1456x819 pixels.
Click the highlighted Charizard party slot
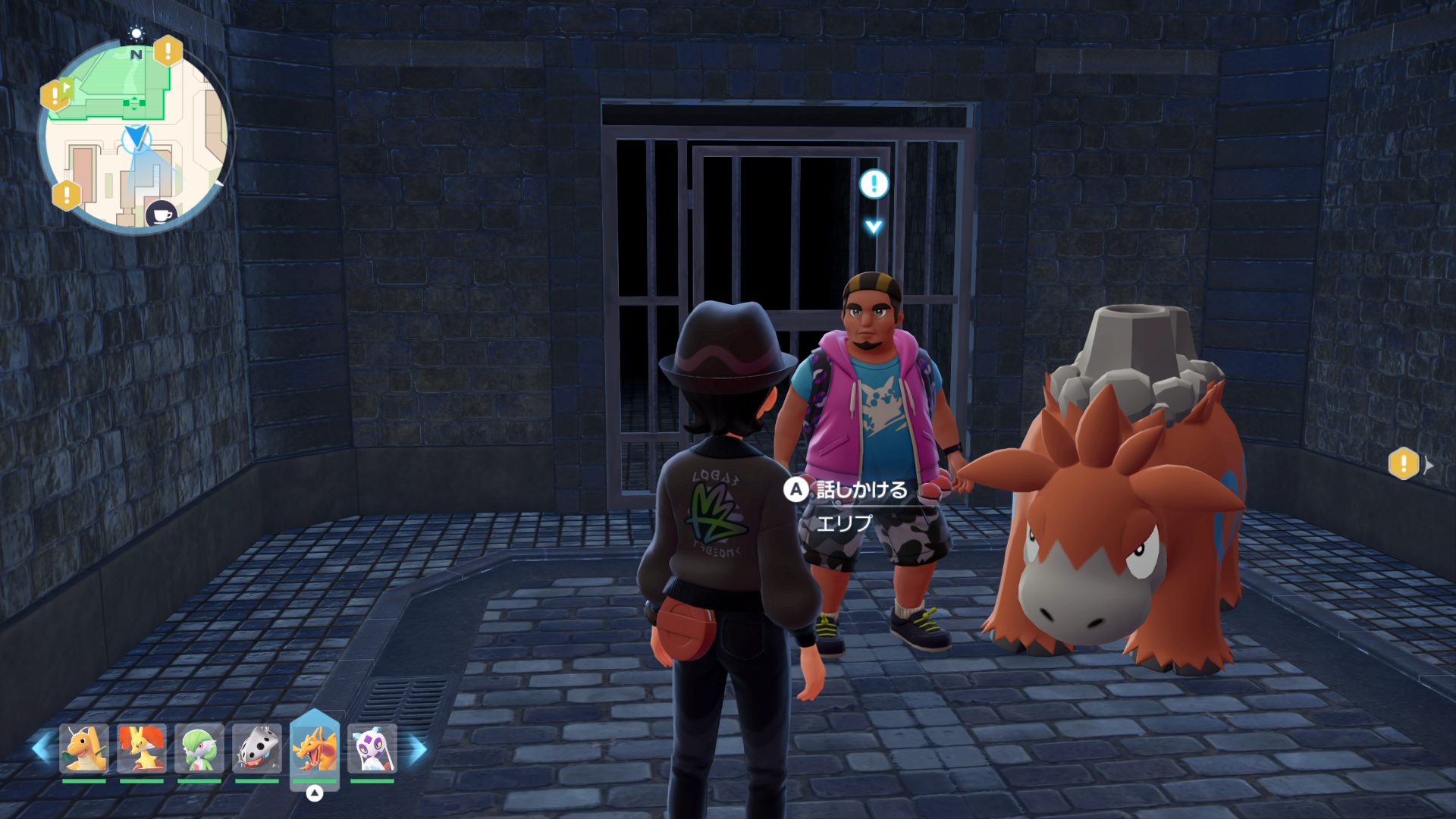[314, 748]
